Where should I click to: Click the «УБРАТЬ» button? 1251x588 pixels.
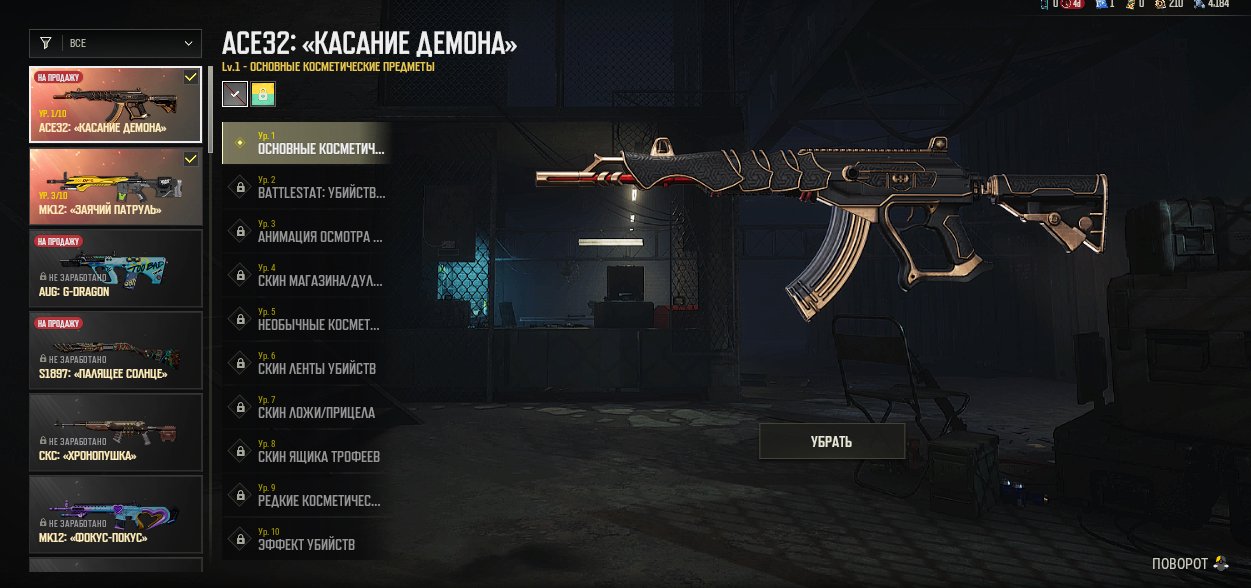[831, 441]
